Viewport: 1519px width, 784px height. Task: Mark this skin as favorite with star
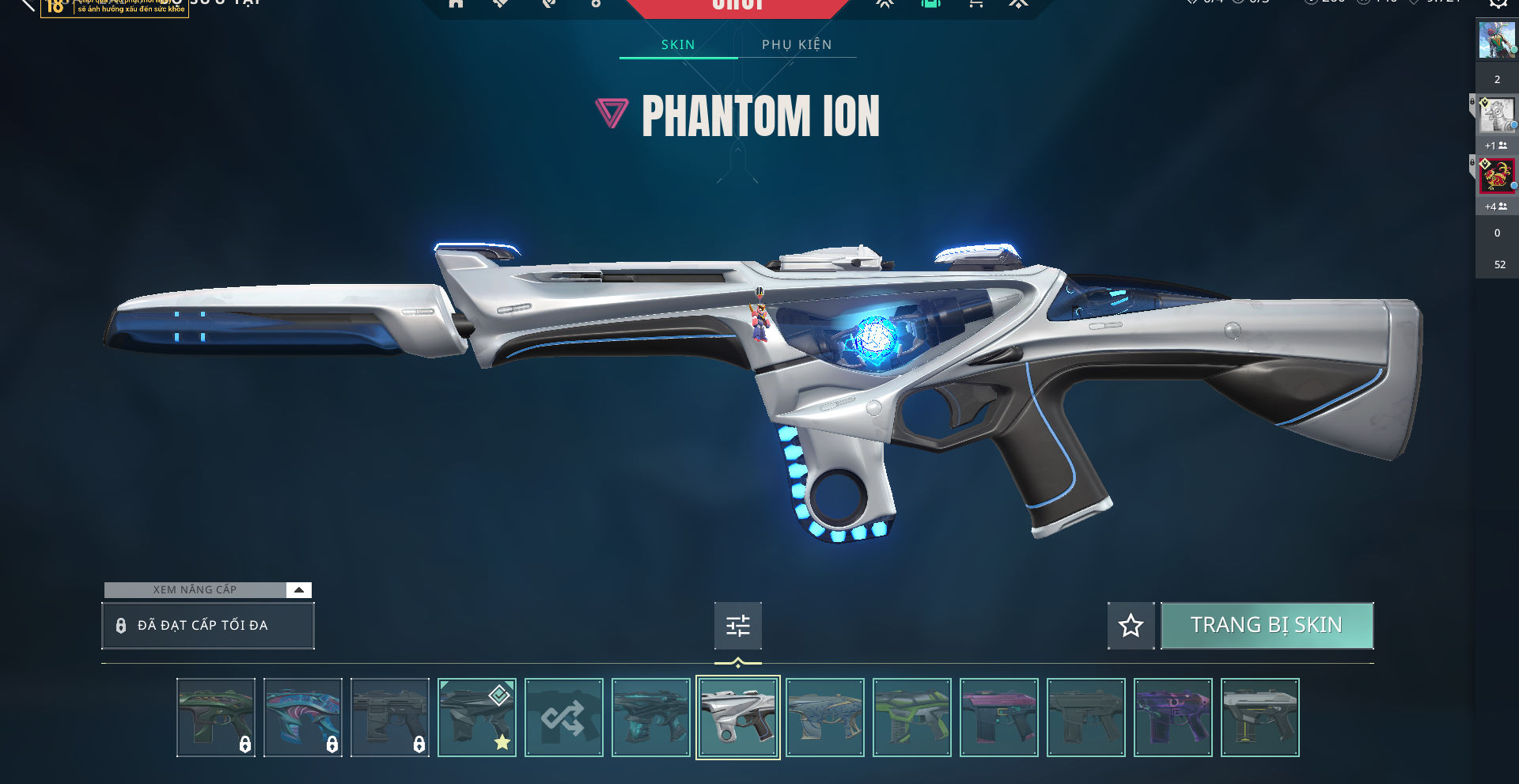tap(1131, 626)
